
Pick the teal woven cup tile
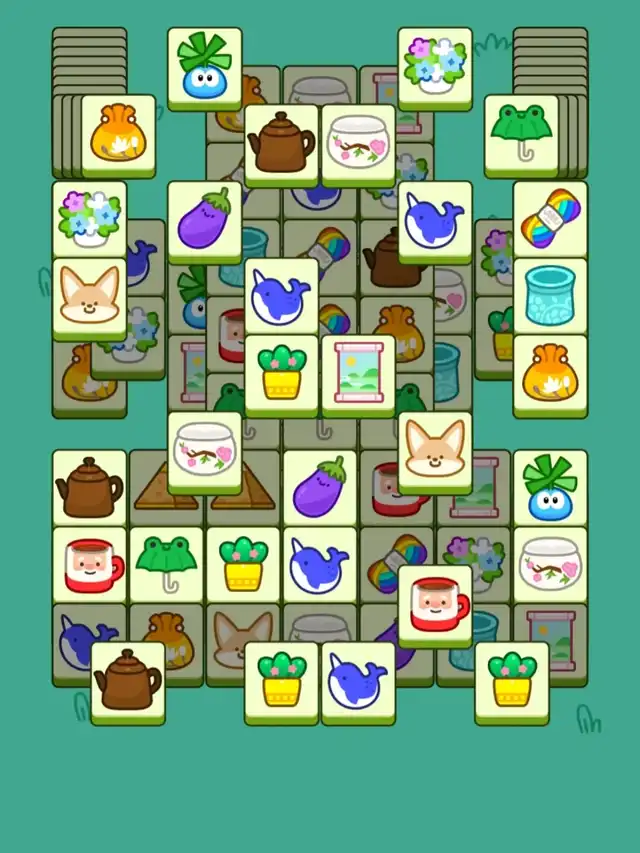coord(550,295)
